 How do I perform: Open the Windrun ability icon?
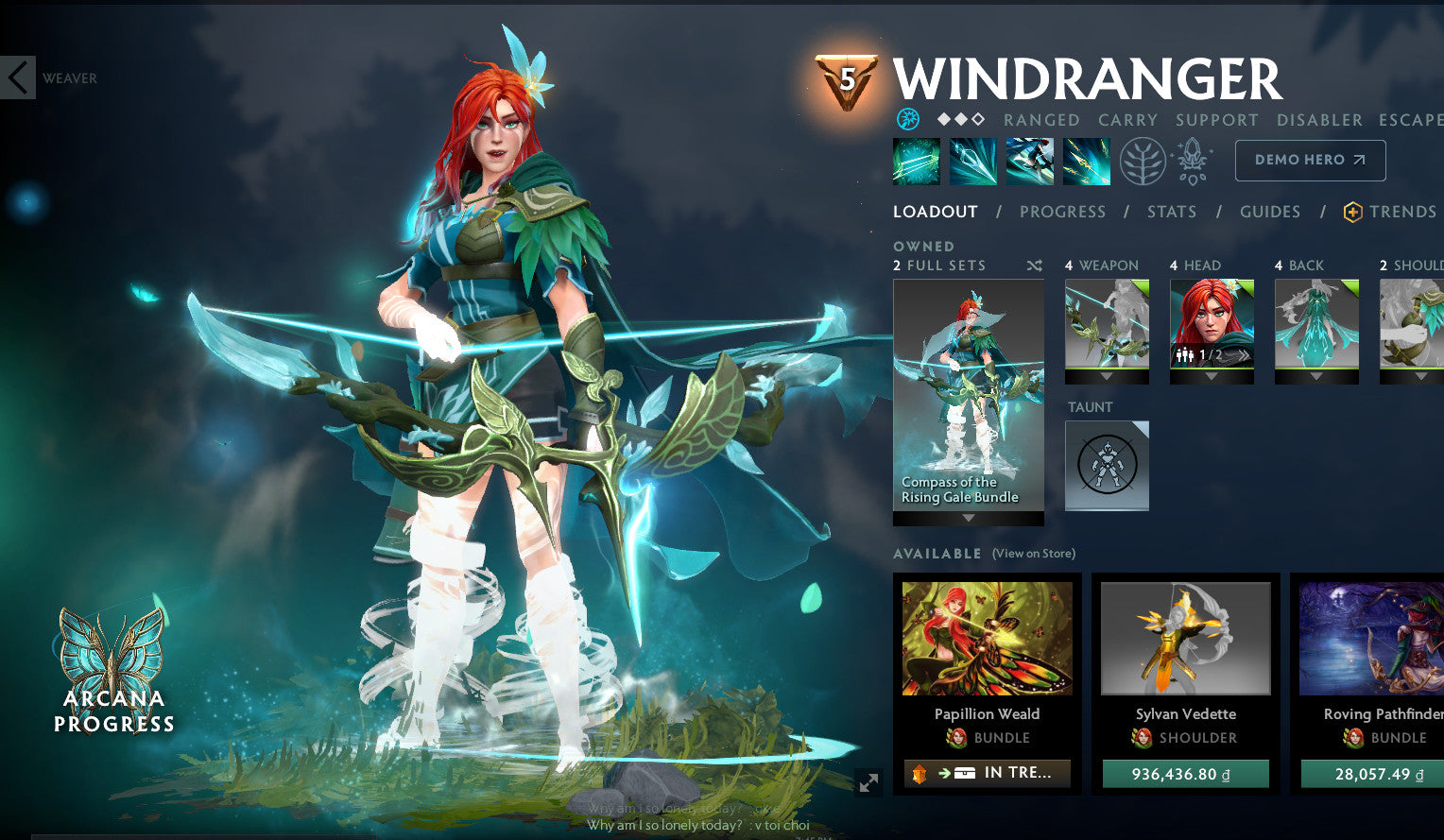(1029, 161)
